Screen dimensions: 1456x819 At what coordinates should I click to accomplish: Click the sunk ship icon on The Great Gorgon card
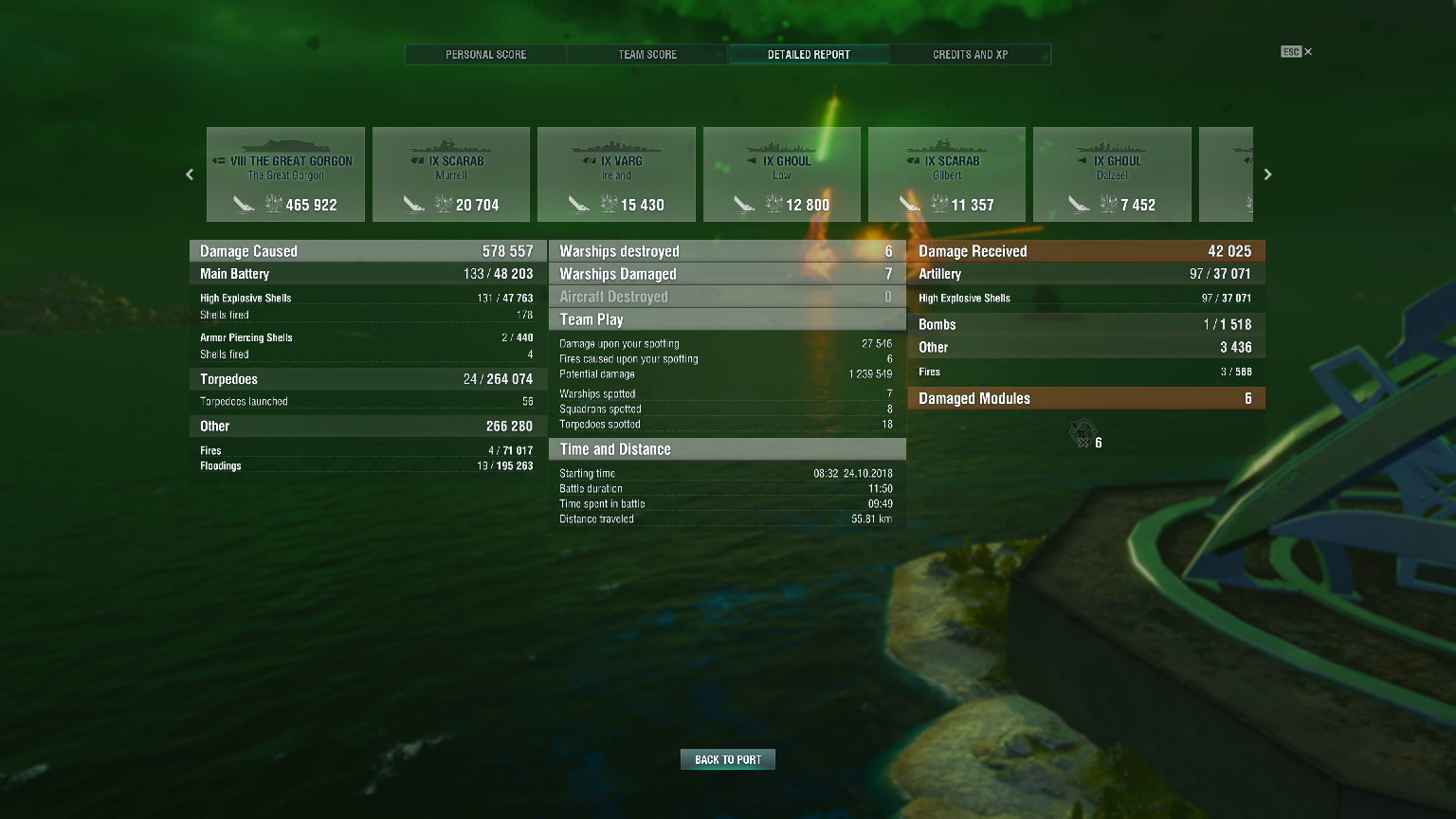pos(246,204)
